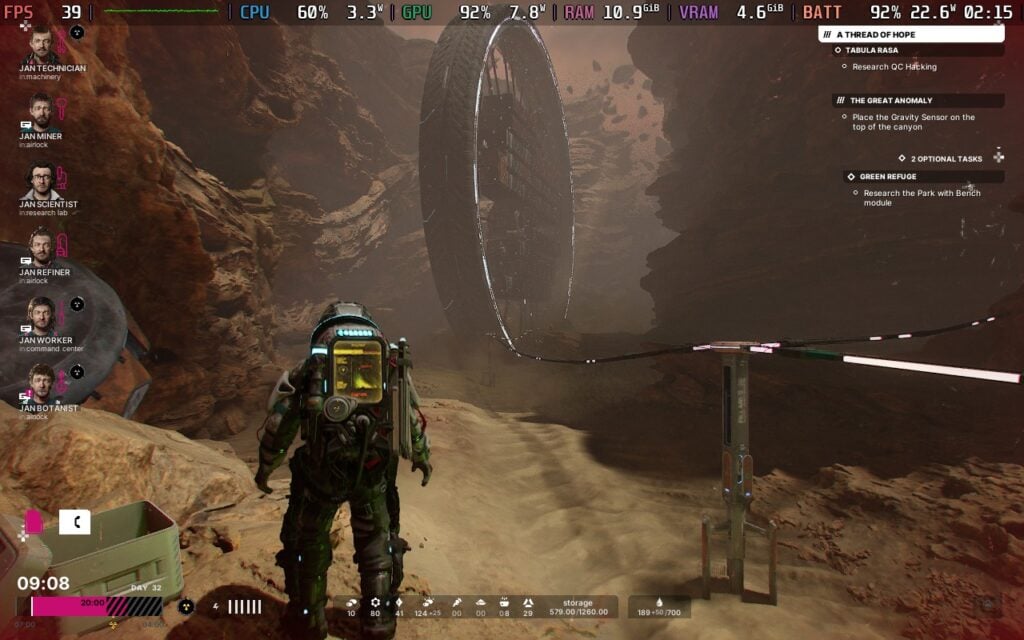Select the radiation icon beside the schedule bar
1024x640 pixels.
pos(185,606)
